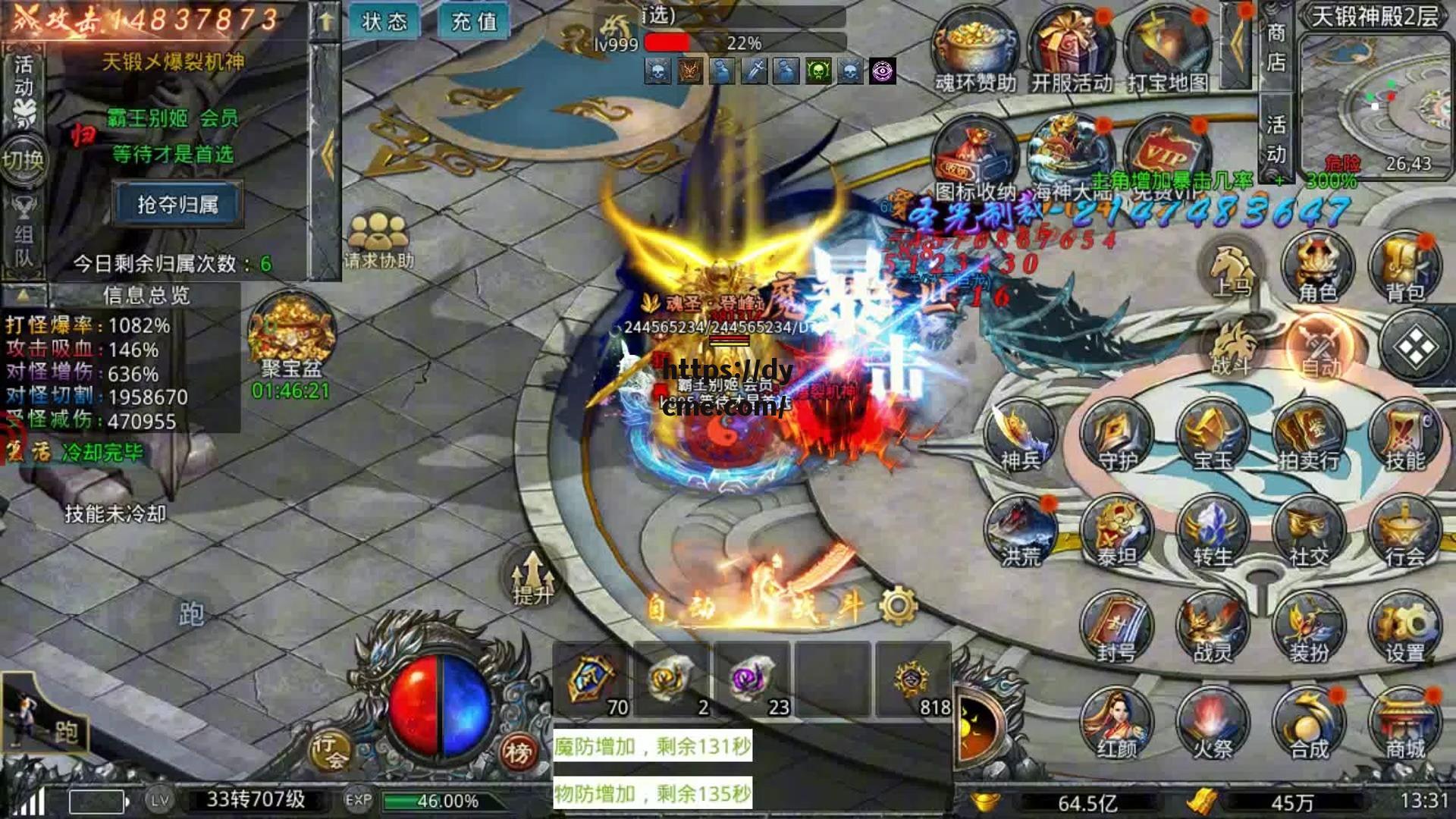Image resolution: width=1456 pixels, height=819 pixels.
Task: Open the 充值 recharge page
Action: [474, 21]
